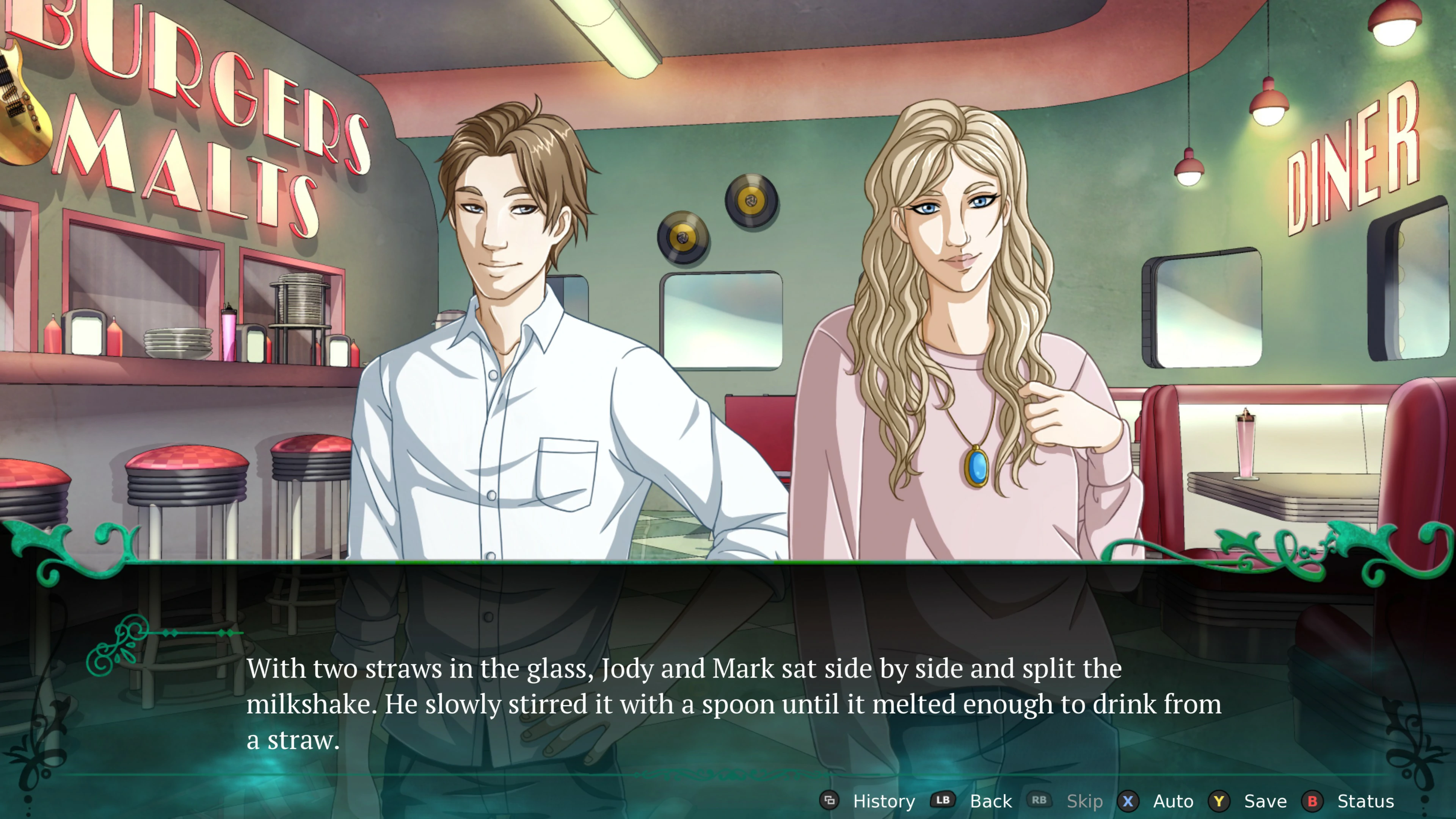Click the blue X controller icon

pos(1128,801)
